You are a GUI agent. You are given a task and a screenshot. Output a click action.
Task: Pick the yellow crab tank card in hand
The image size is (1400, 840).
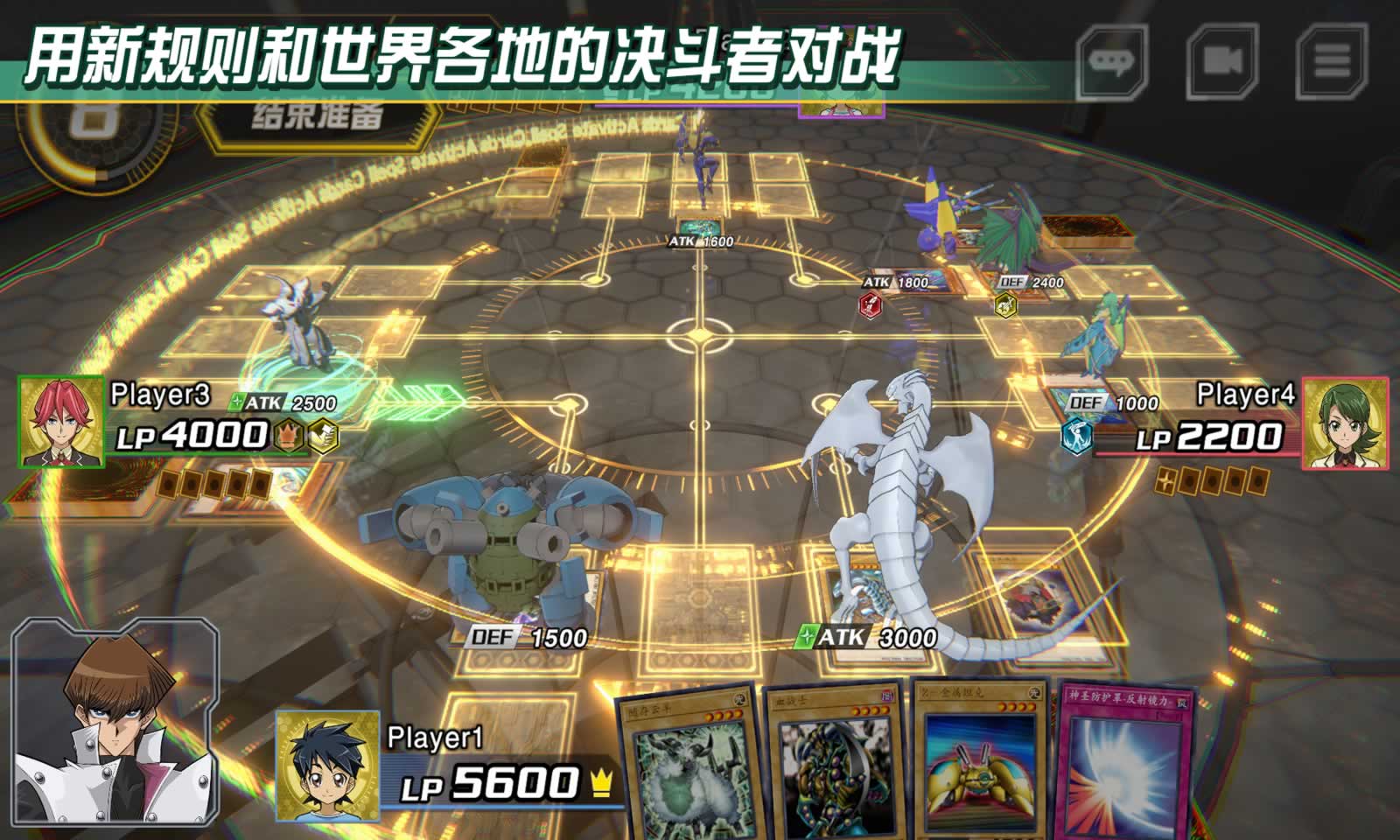pyautogui.click(x=980, y=761)
